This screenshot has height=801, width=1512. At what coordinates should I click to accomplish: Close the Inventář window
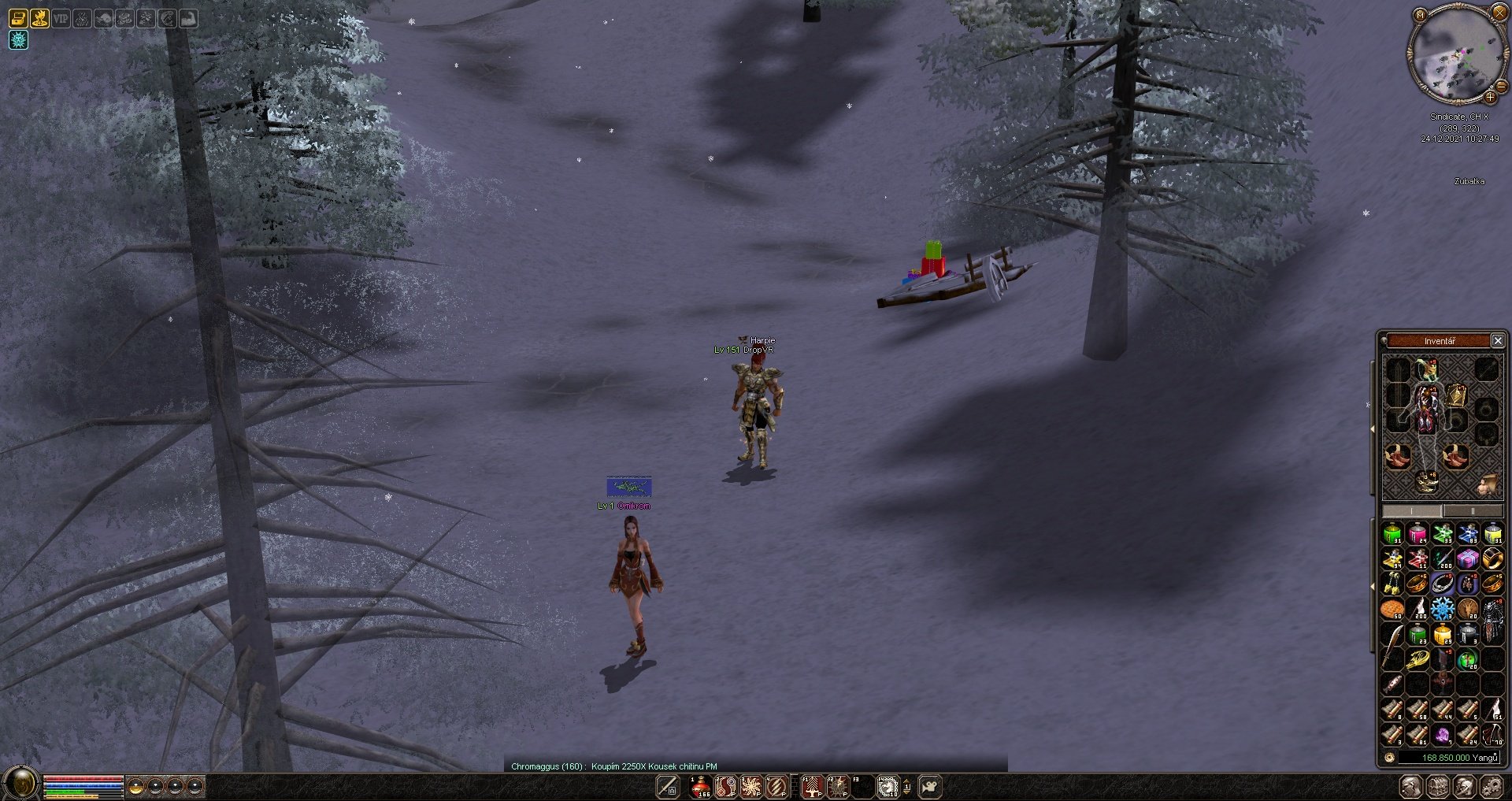(1498, 341)
